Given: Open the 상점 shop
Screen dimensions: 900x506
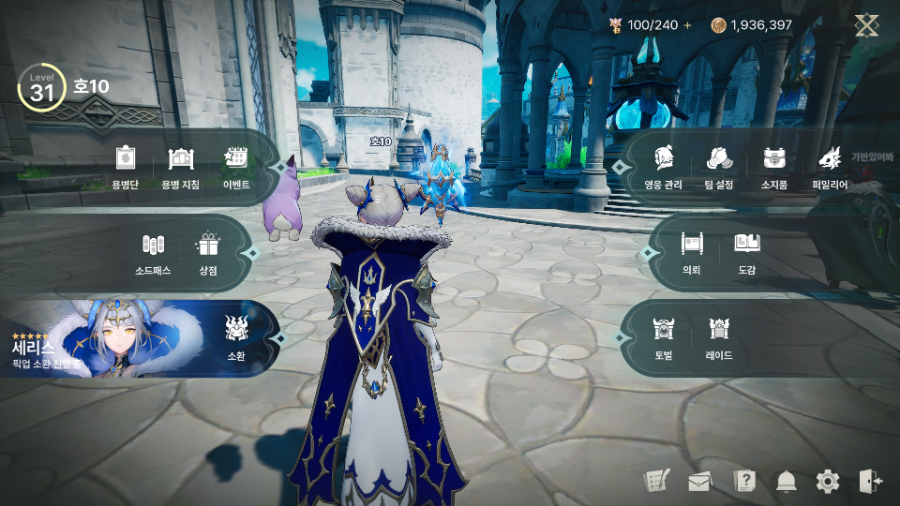Looking at the screenshot, I should [x=208, y=251].
